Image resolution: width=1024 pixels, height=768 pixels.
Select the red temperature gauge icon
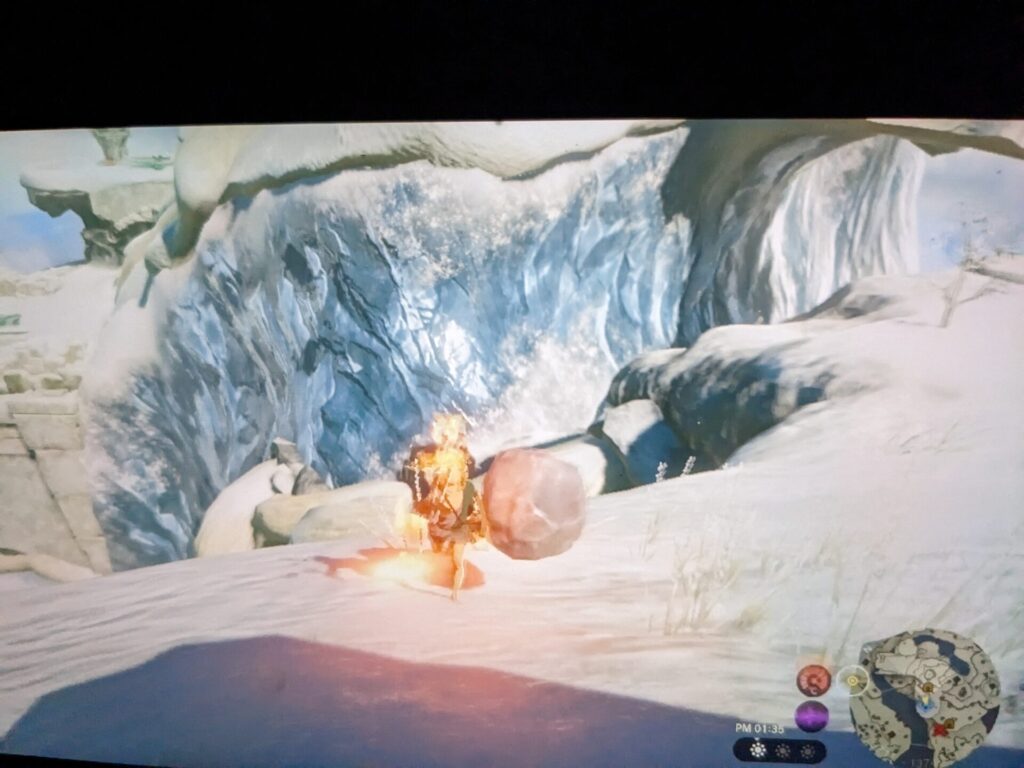tap(813, 680)
